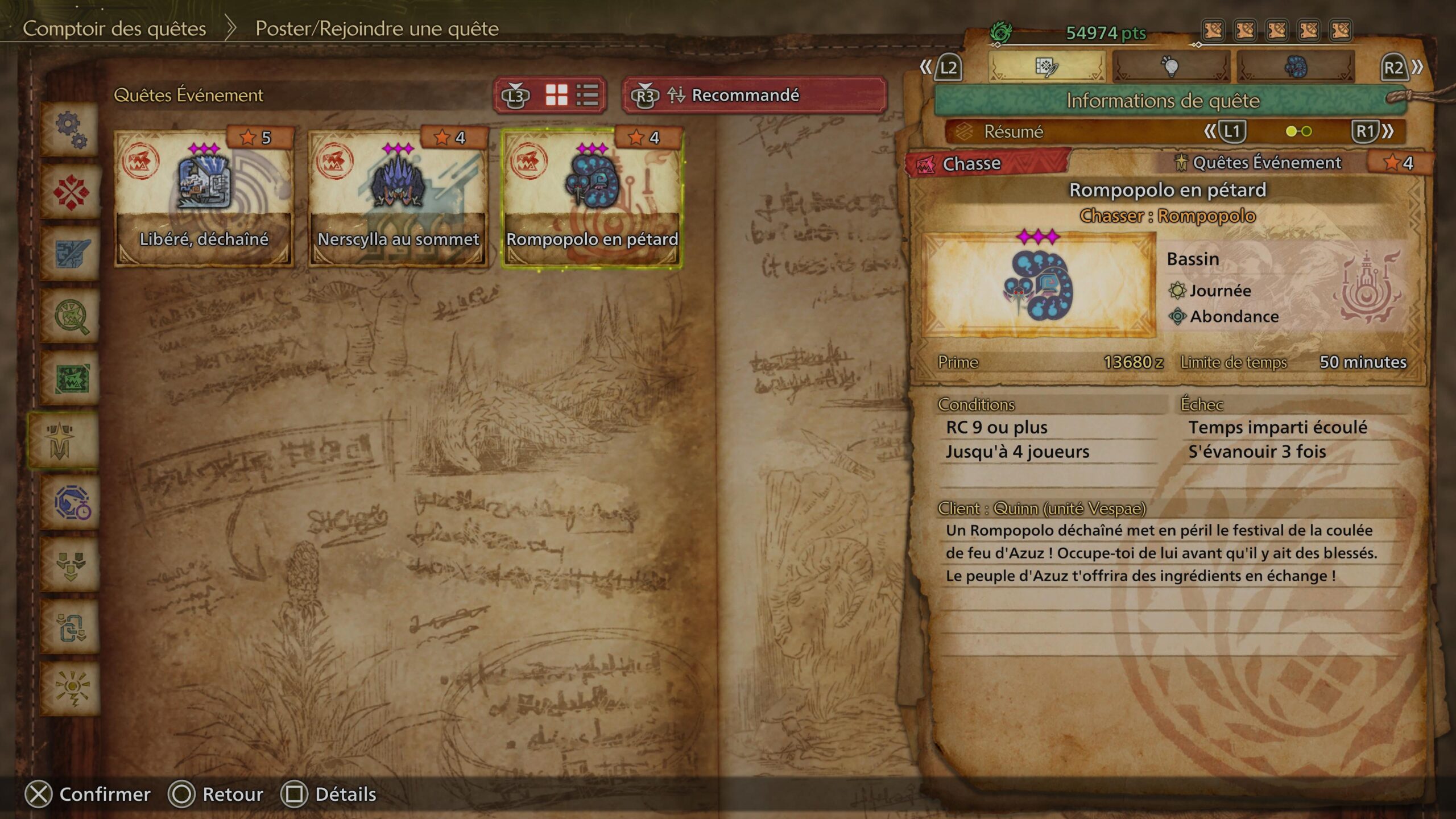Open the Rompopolo monster details tab

click(1295, 67)
